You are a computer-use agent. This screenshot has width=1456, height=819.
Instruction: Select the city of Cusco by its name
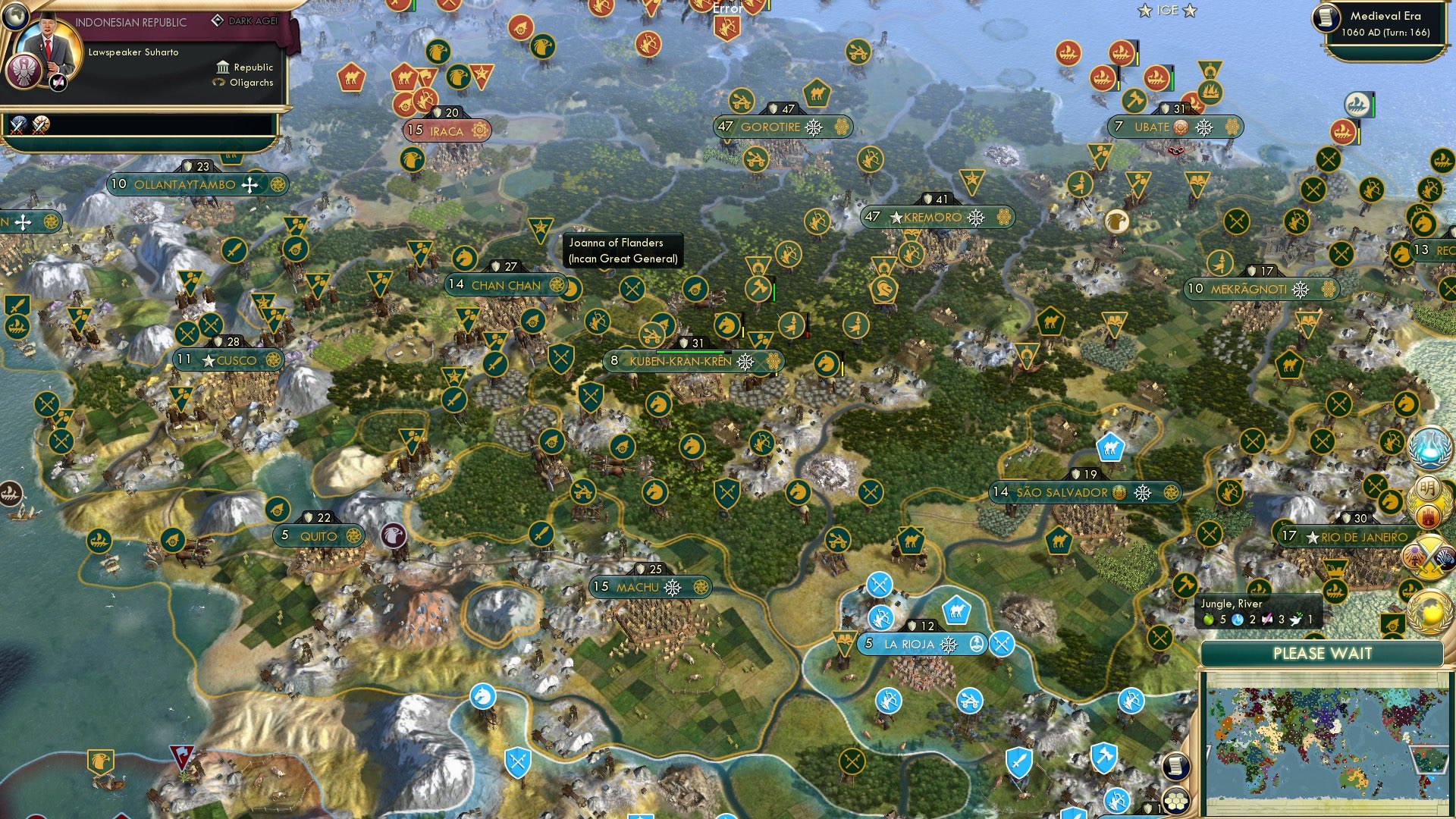(x=237, y=360)
